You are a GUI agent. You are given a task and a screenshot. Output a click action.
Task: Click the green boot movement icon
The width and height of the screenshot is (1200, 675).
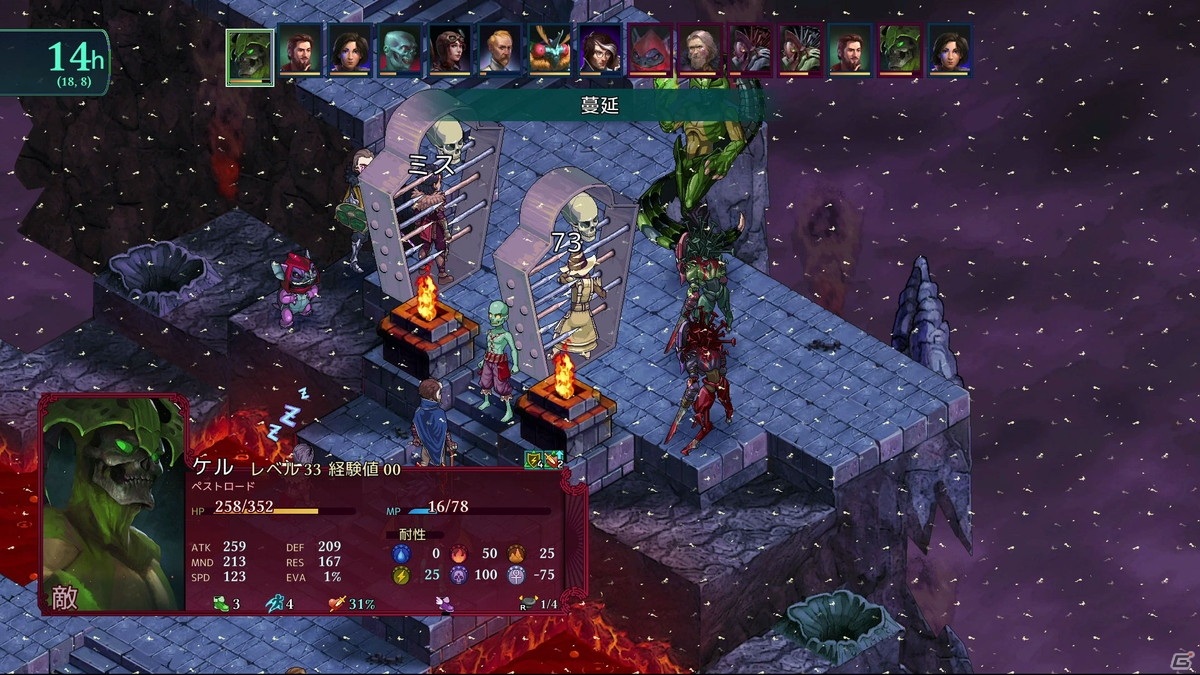(x=221, y=603)
